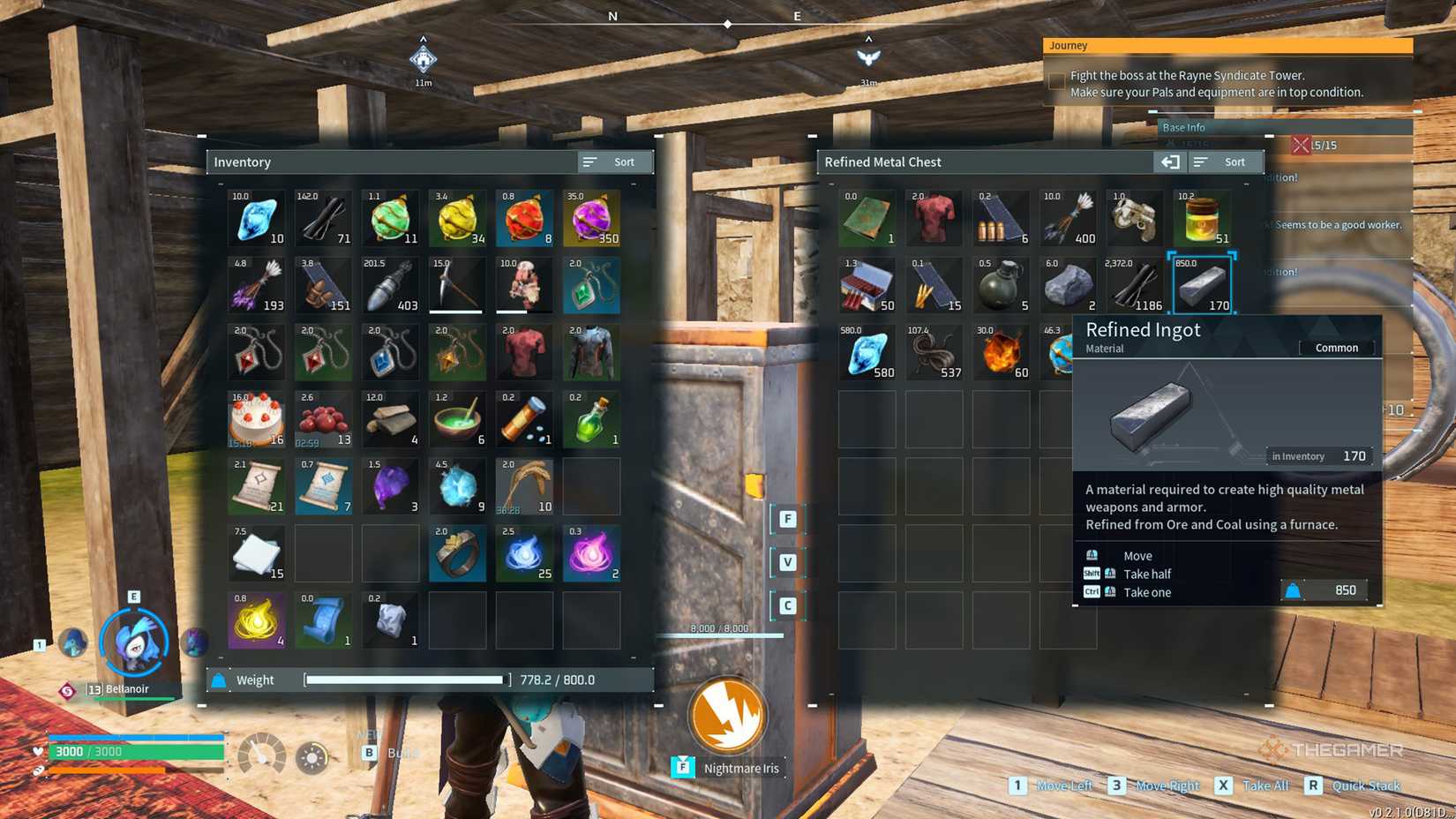Image resolution: width=1456 pixels, height=819 pixels.
Task: Select the Base Info tab
Action: pos(1183,127)
